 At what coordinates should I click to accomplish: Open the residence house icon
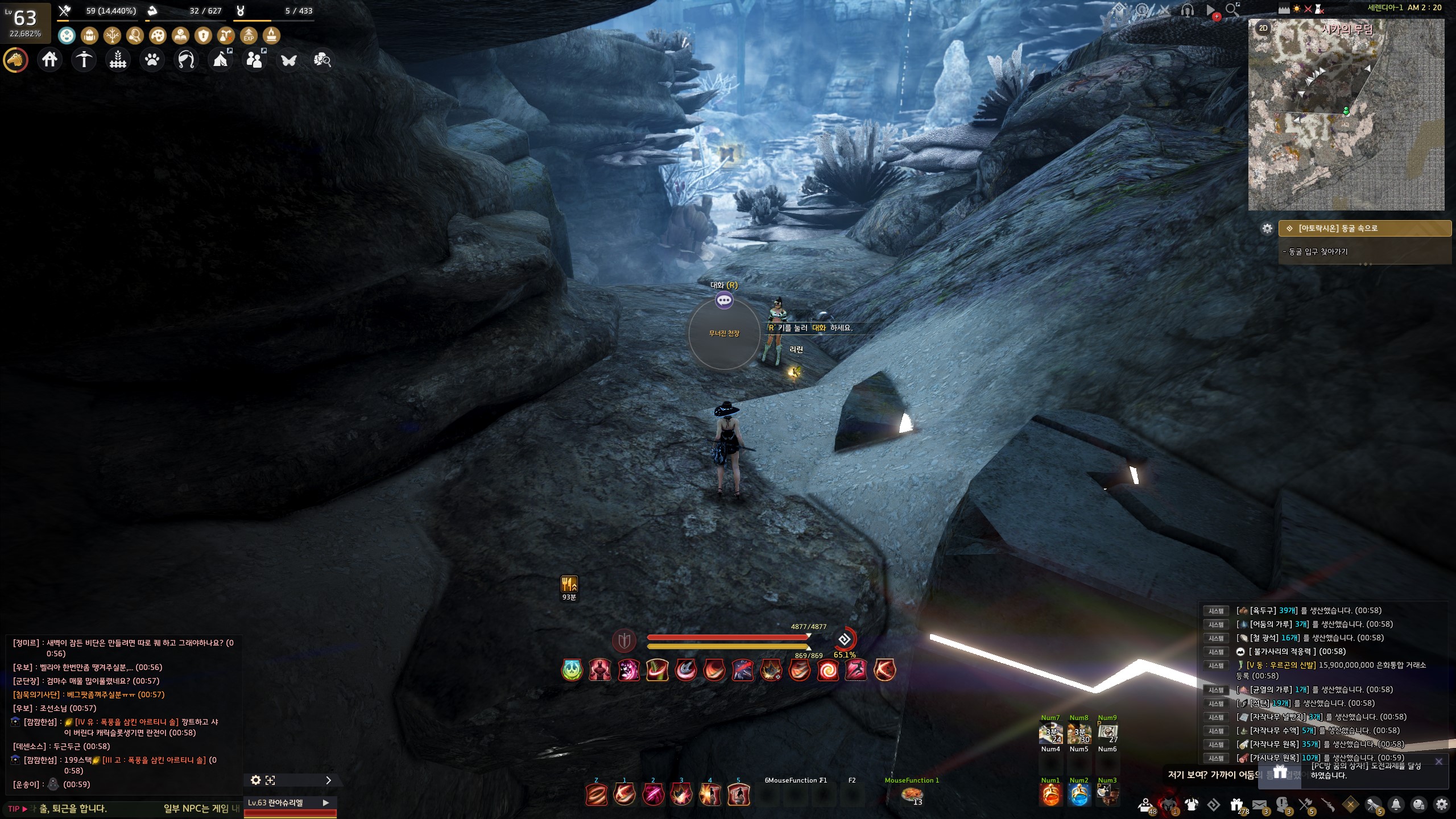pos(49,59)
